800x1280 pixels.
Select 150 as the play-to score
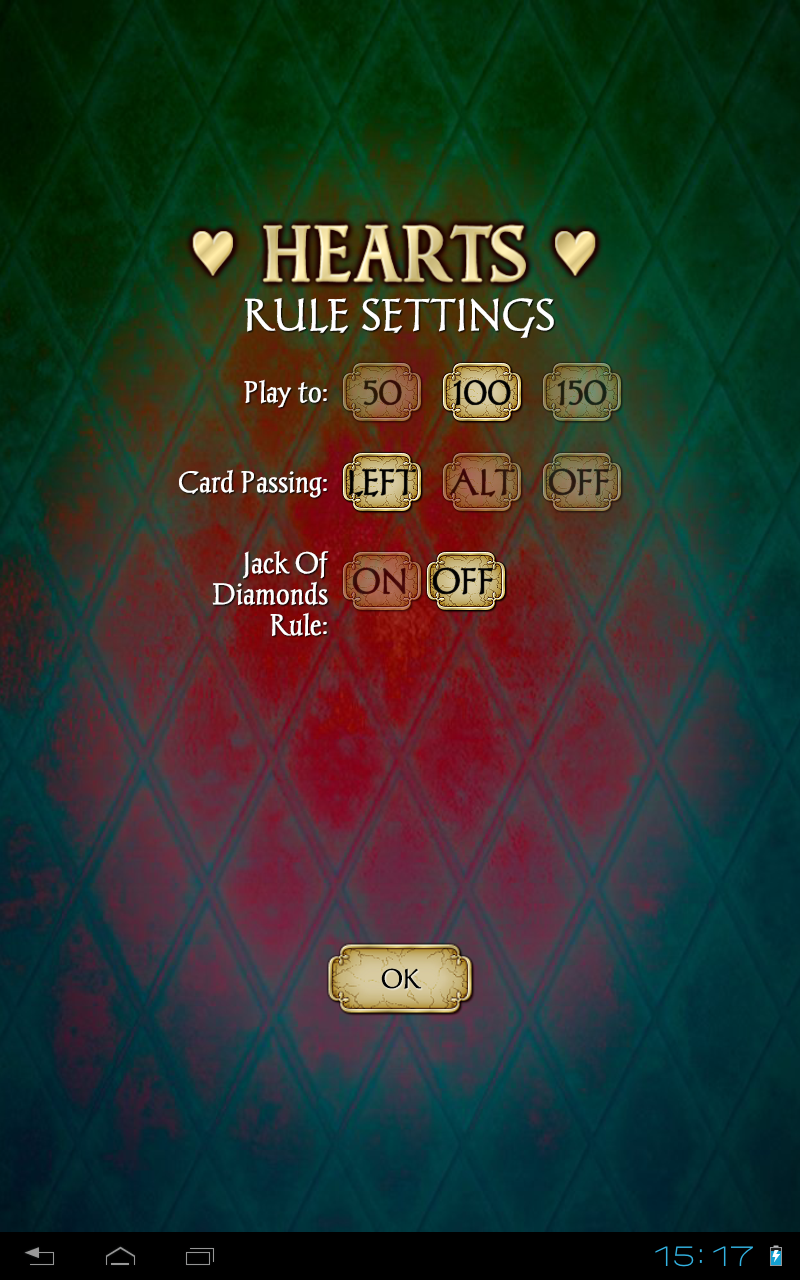[581, 392]
